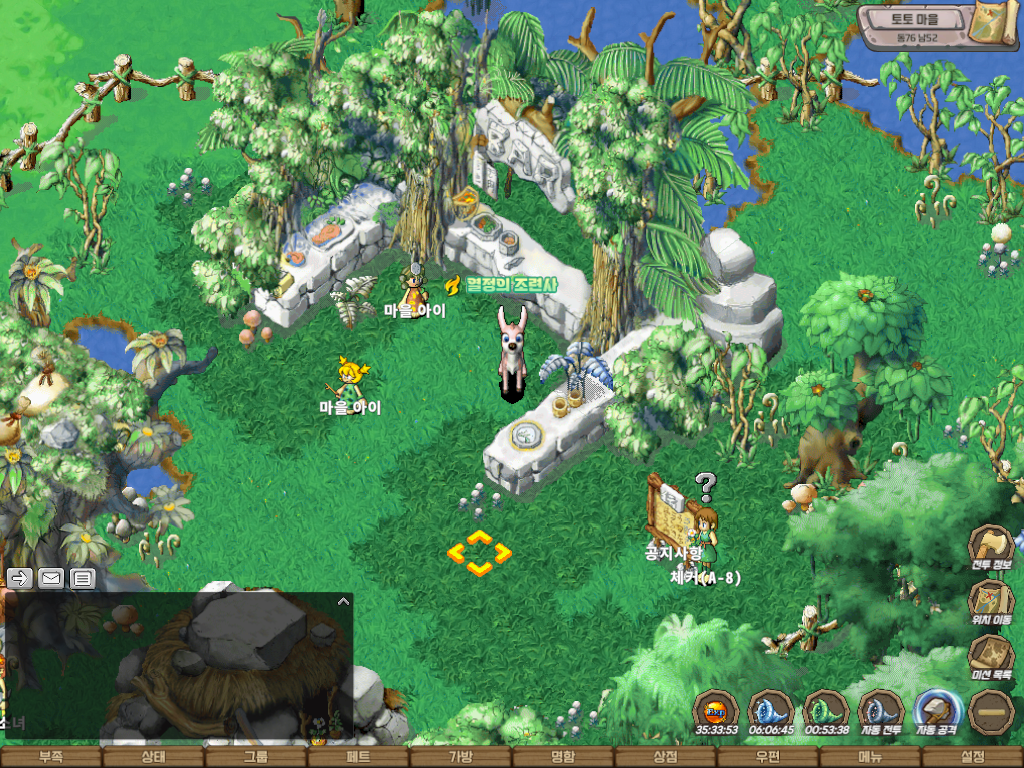The height and width of the screenshot is (768, 1024).
Task: Open the 메뉴 button on the bottom bar
Action: tap(870, 757)
